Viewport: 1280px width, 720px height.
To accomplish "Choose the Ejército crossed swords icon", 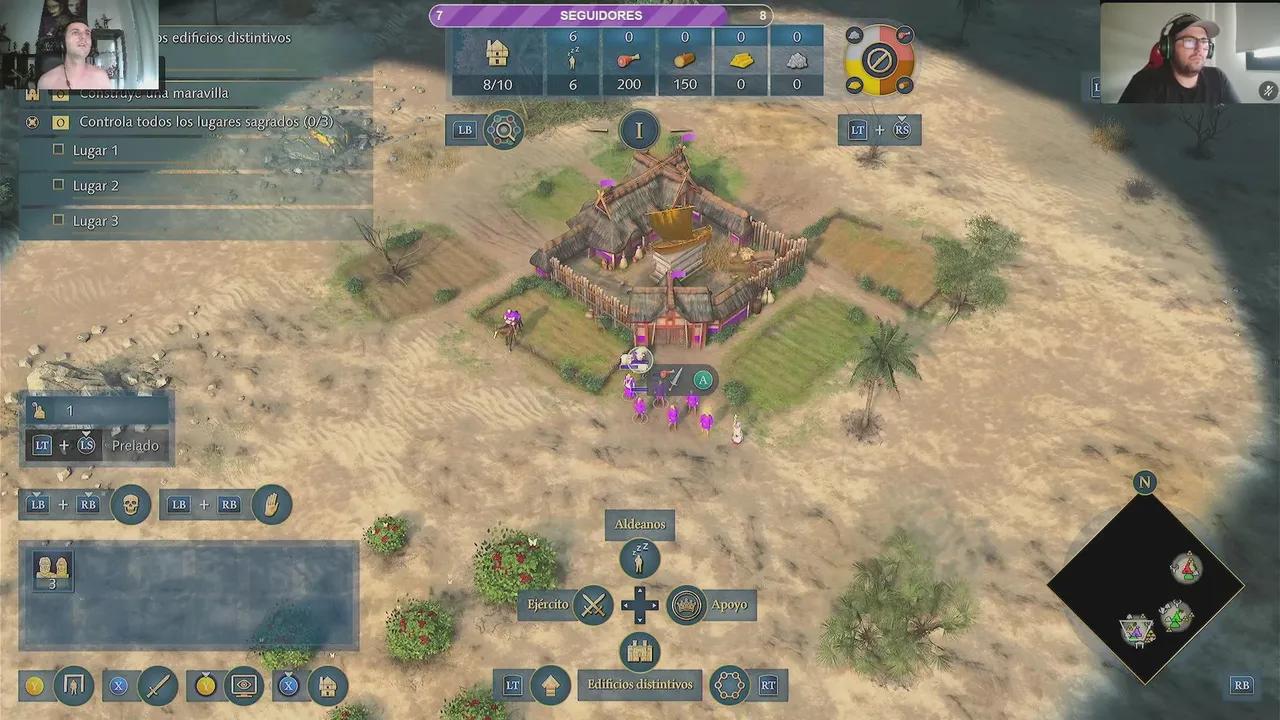I will 594,605.
